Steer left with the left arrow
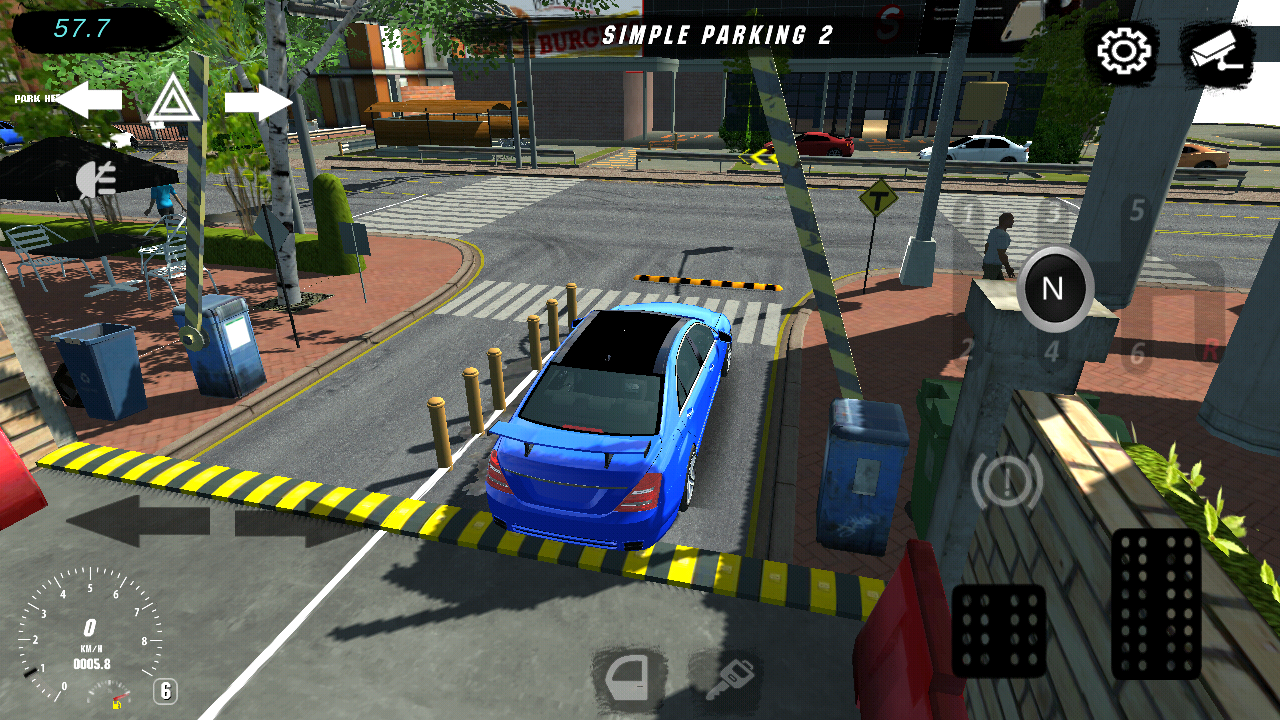 click(x=138, y=522)
